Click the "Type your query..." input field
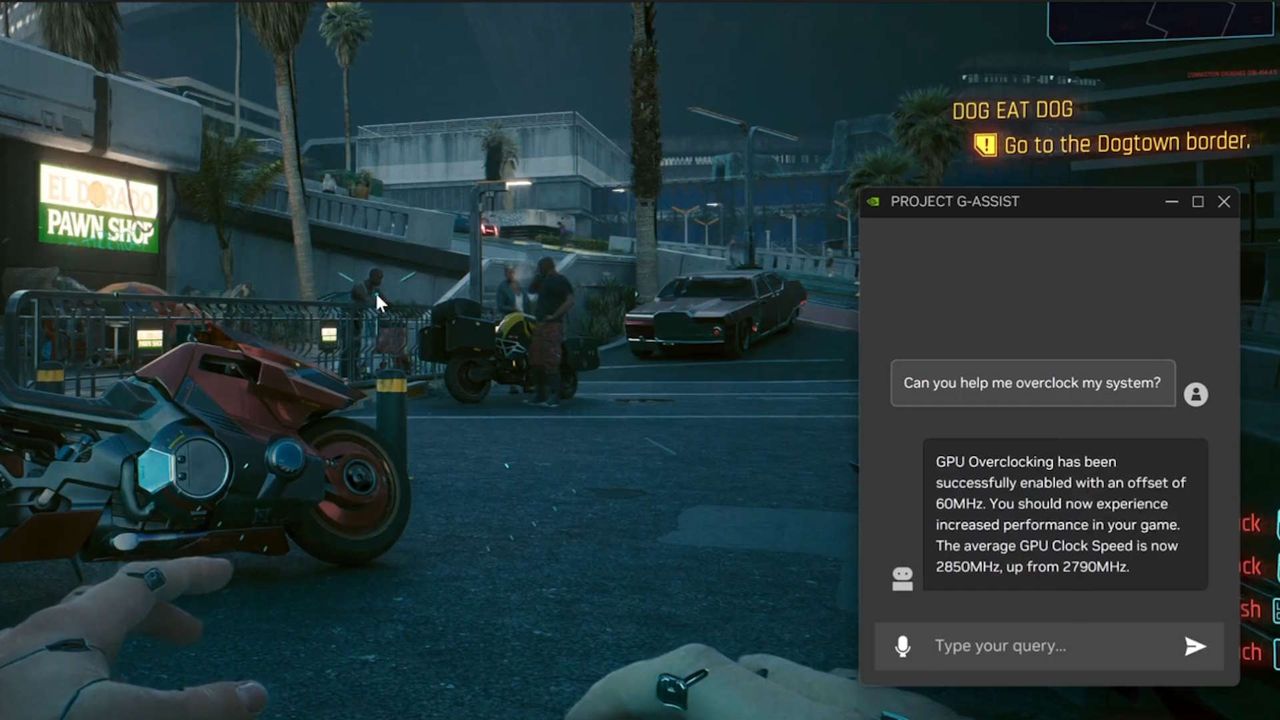The width and height of the screenshot is (1280, 720). (1000, 646)
